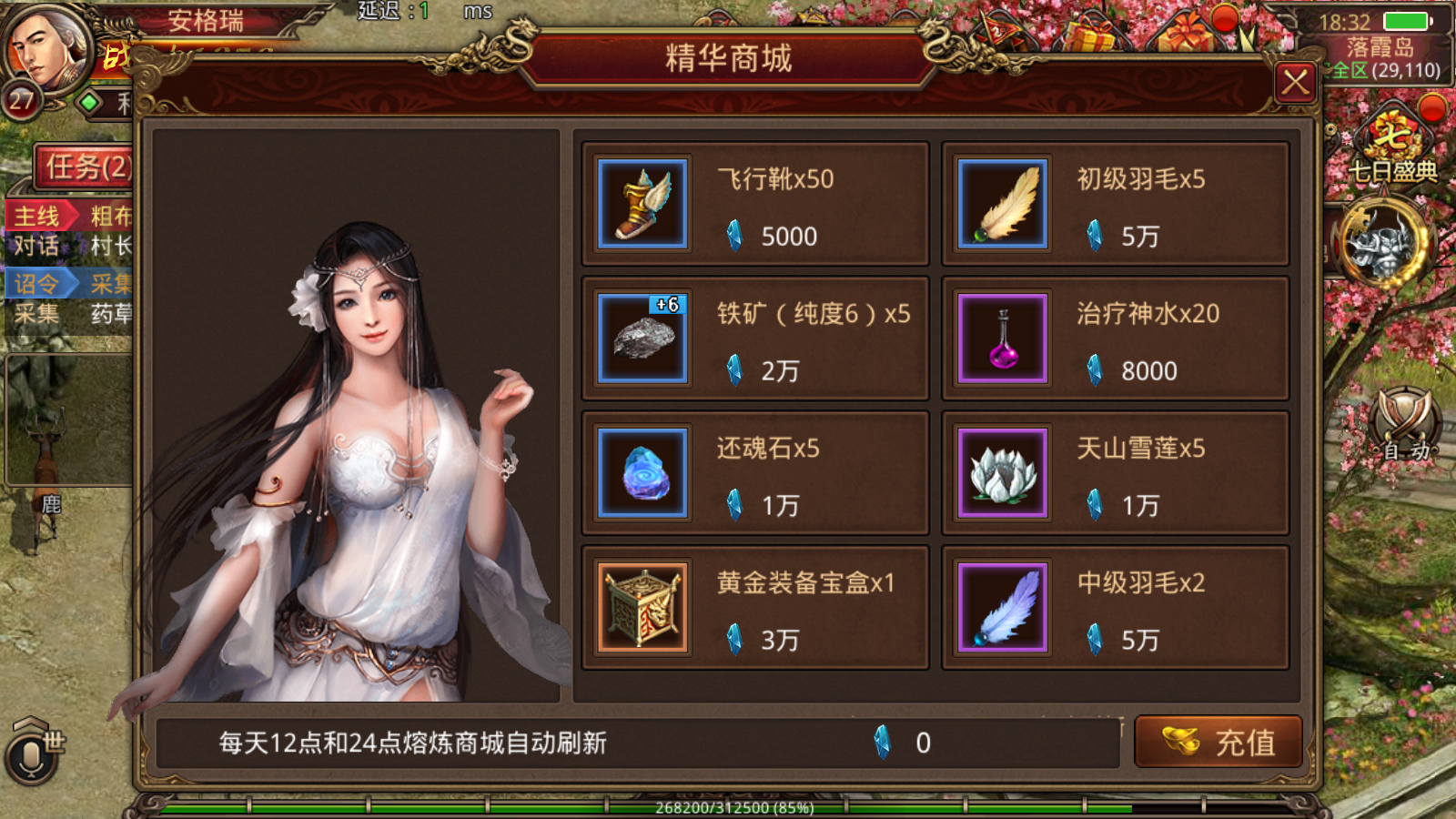This screenshot has height=819, width=1456.
Task: Click the 初级羽毛 feather item icon
Action: pos(1001,203)
